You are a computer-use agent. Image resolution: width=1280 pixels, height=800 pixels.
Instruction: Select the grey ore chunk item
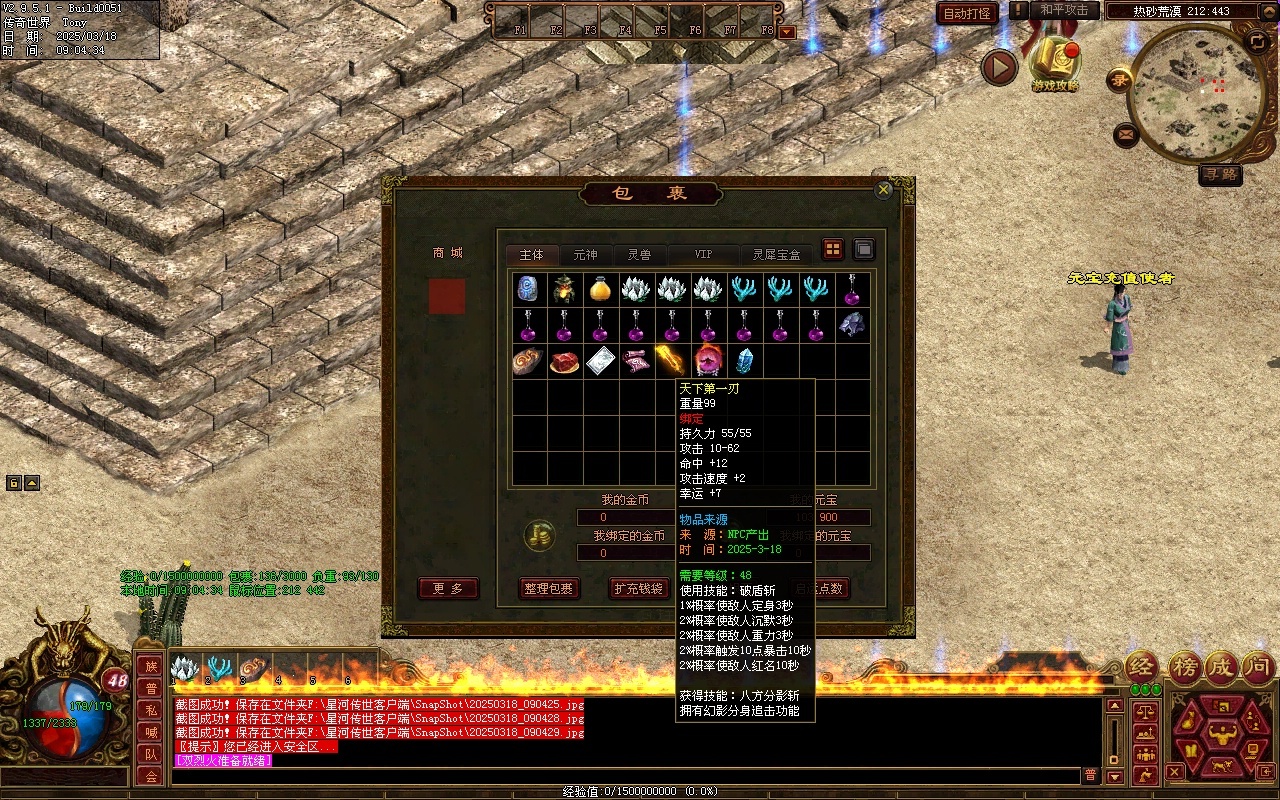coord(851,324)
